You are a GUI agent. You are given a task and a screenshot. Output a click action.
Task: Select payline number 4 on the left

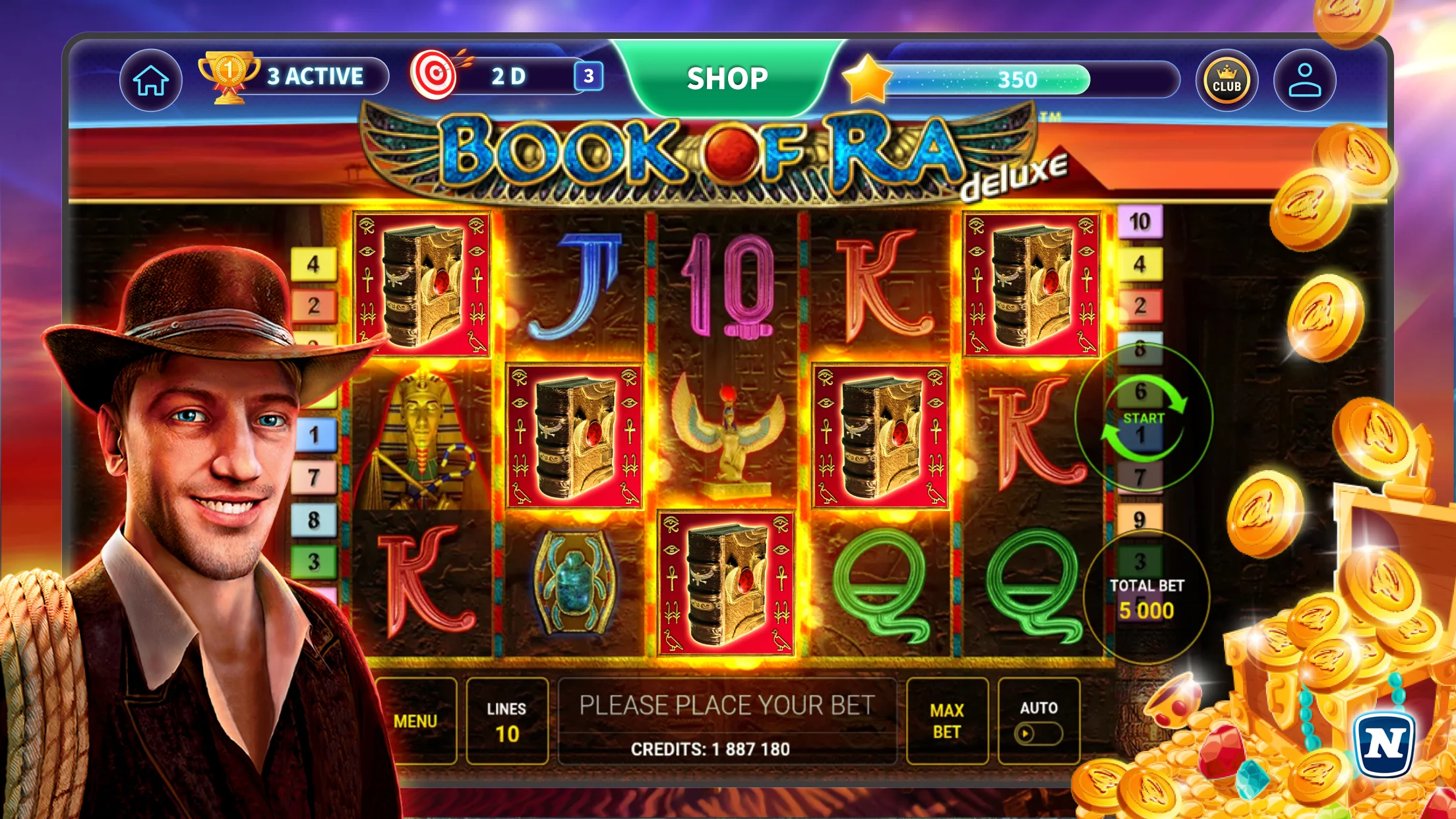[314, 264]
